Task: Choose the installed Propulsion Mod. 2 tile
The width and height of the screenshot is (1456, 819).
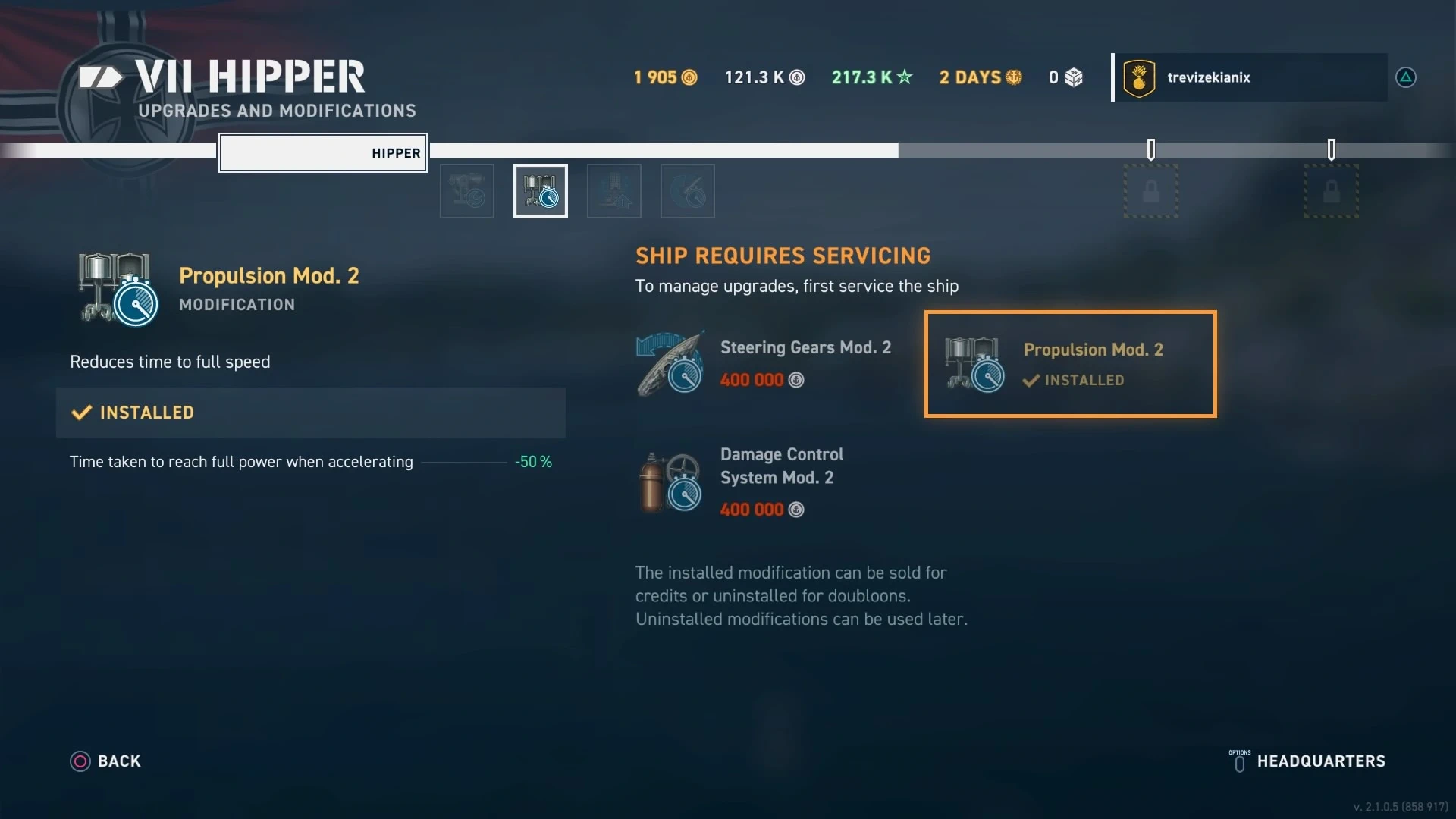Action: [1070, 364]
